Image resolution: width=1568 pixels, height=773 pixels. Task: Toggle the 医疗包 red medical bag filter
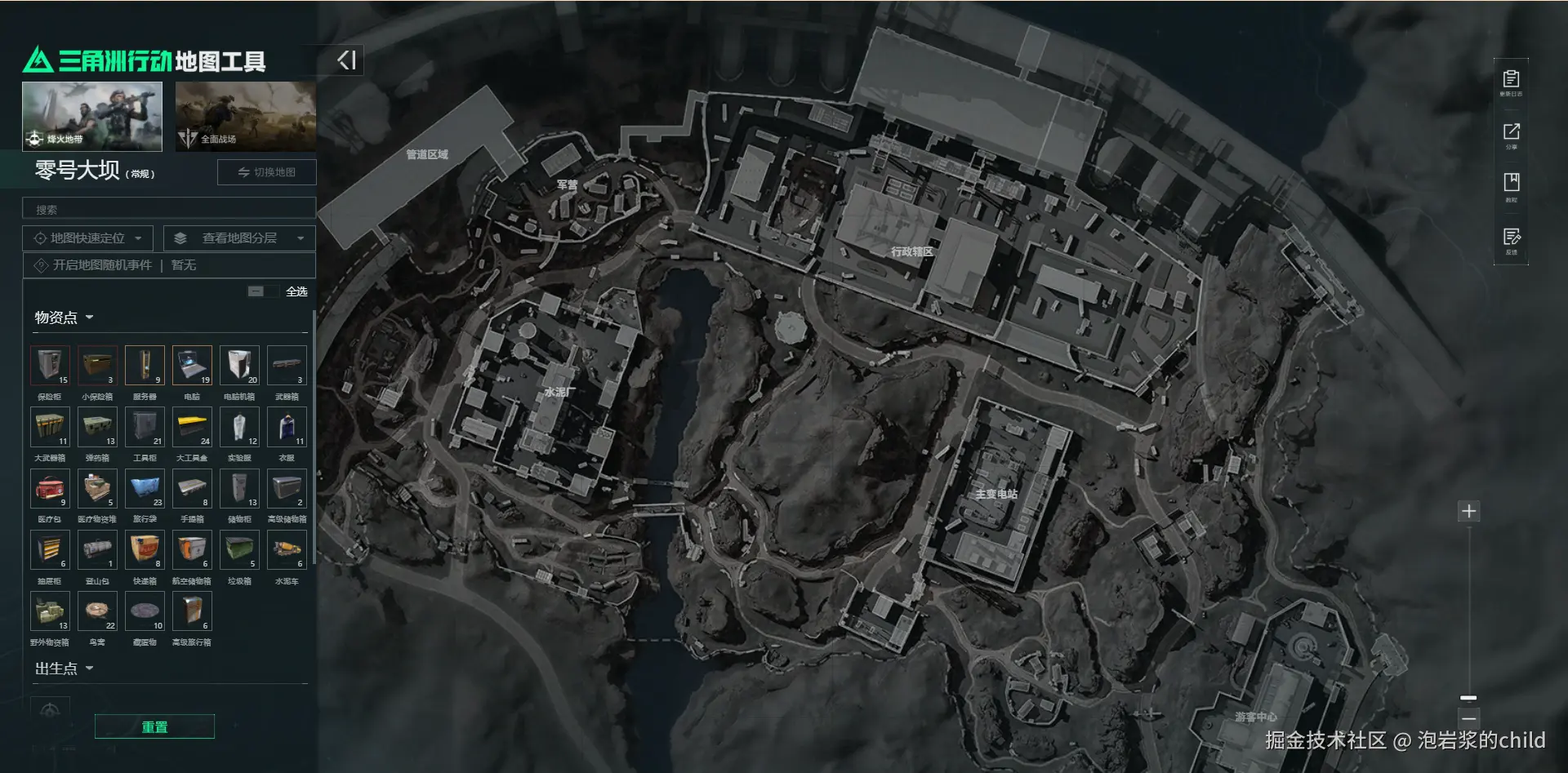coord(50,488)
